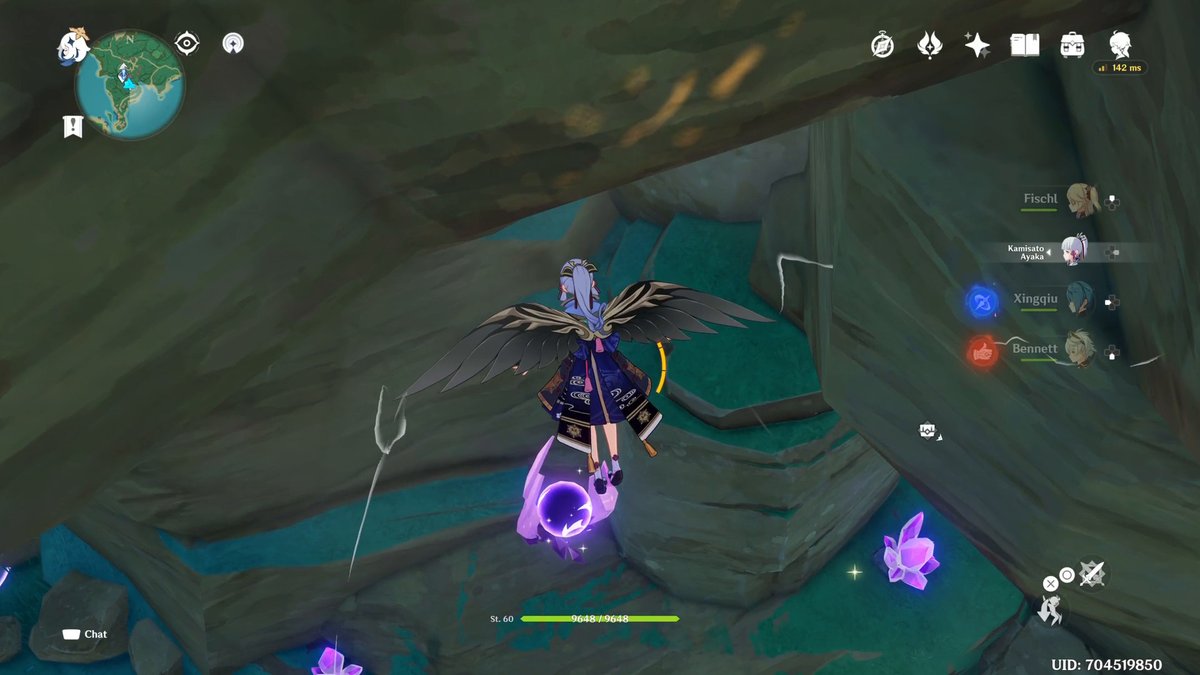This screenshot has height=675, width=1200.
Task: Switch to Bennett in the party
Action: click(1078, 349)
